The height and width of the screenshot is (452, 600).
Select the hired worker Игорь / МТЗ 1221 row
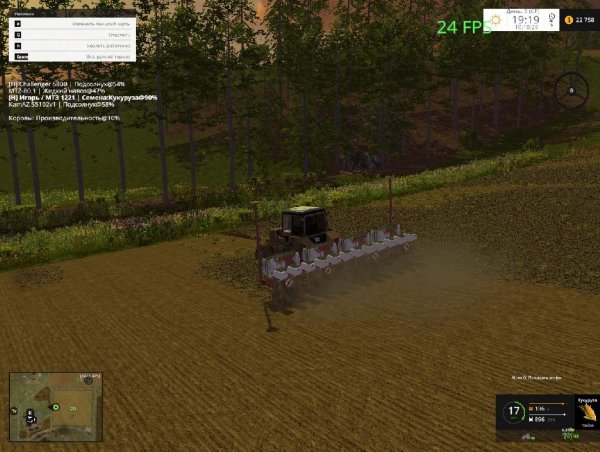(x=82, y=97)
